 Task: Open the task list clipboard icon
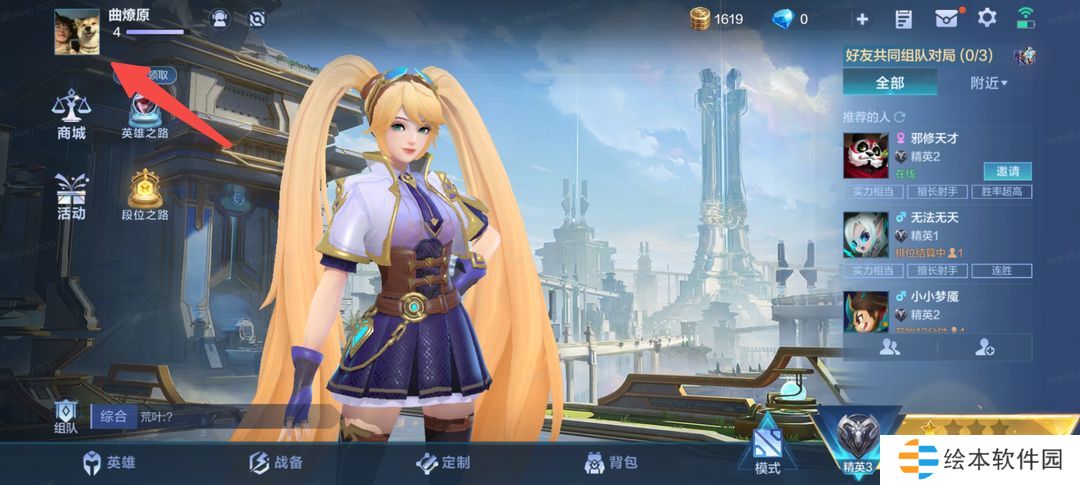pyautogui.click(x=904, y=18)
